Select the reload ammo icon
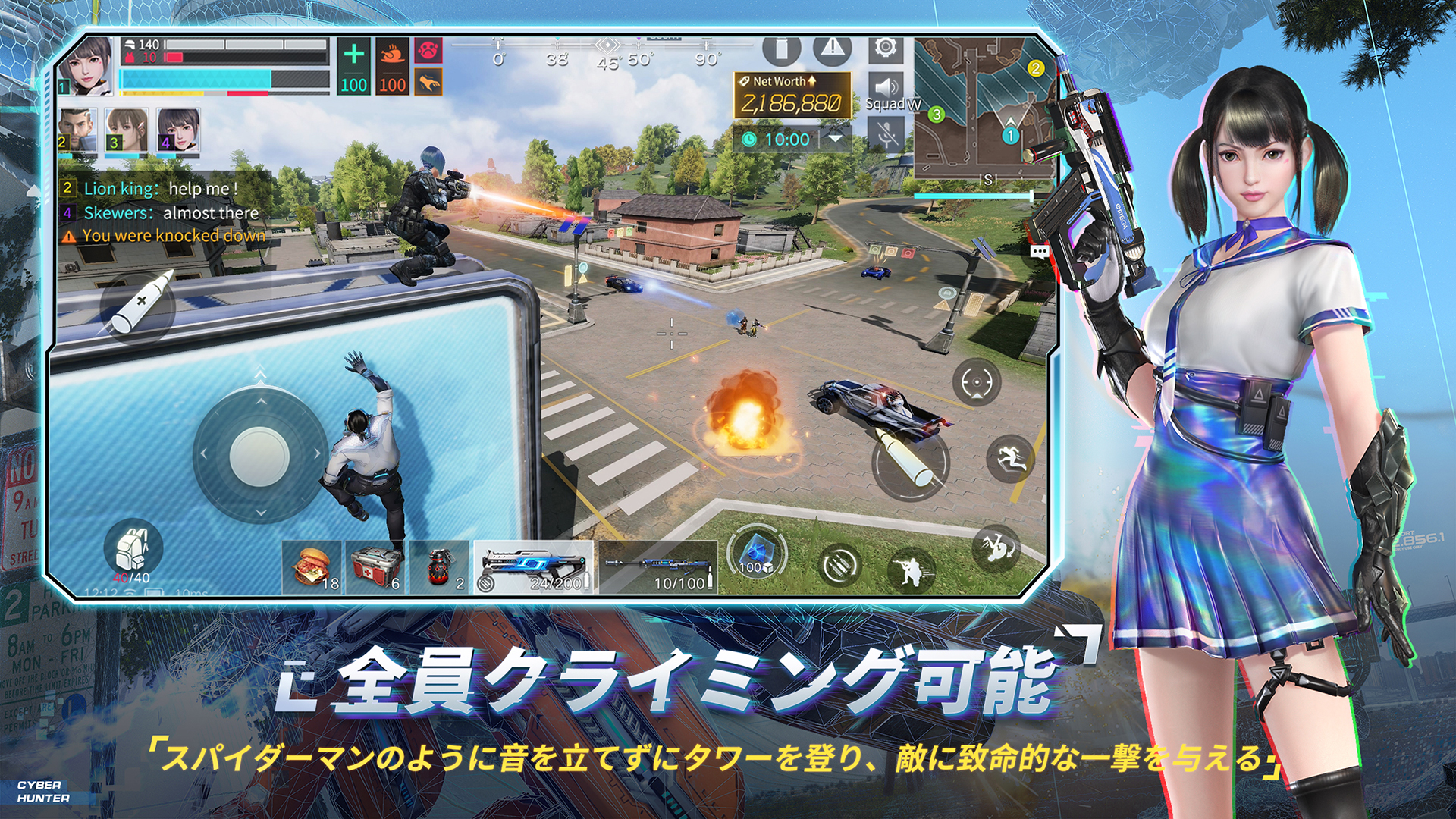The height and width of the screenshot is (819, 1456). [840, 563]
